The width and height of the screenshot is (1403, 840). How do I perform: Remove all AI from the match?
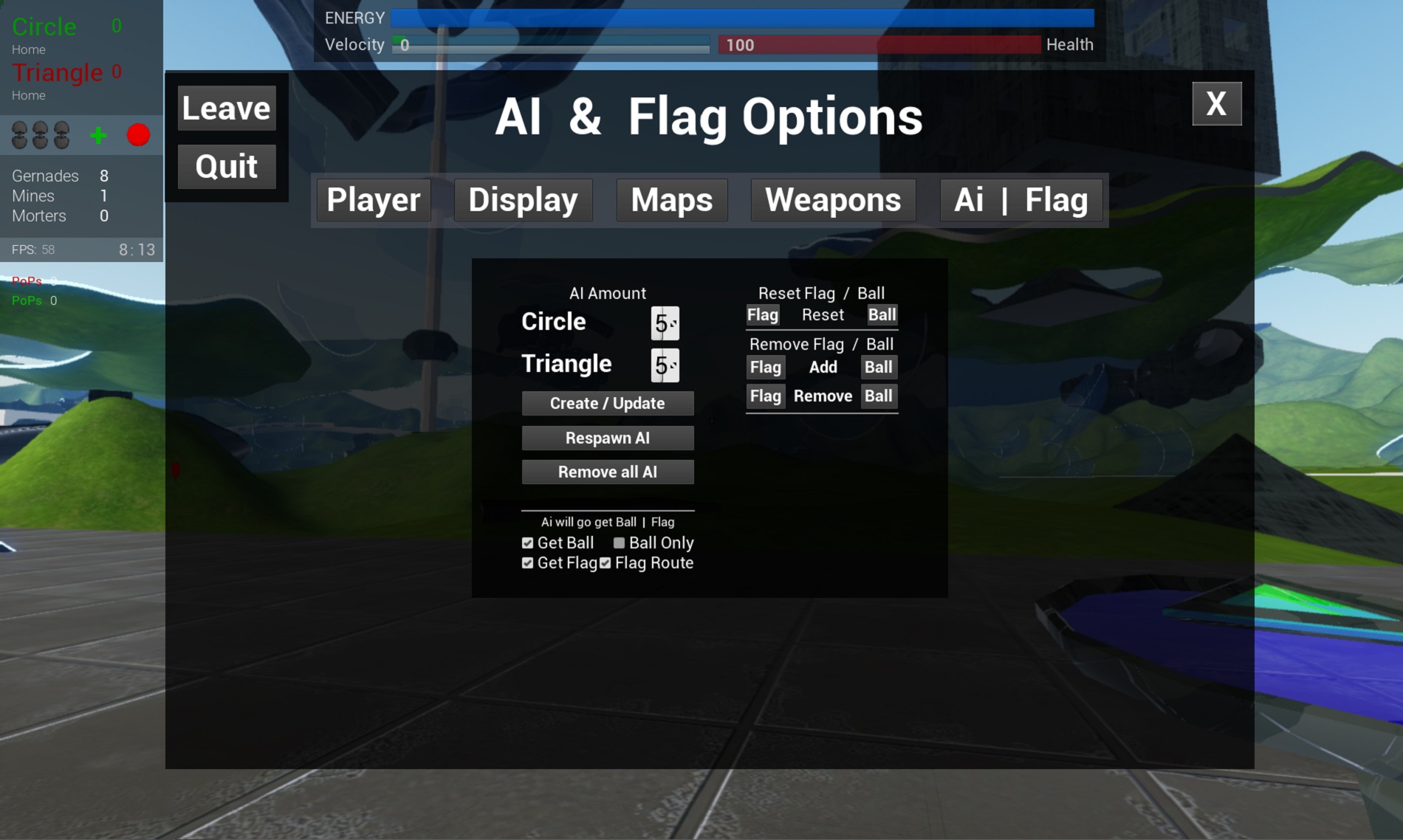607,472
